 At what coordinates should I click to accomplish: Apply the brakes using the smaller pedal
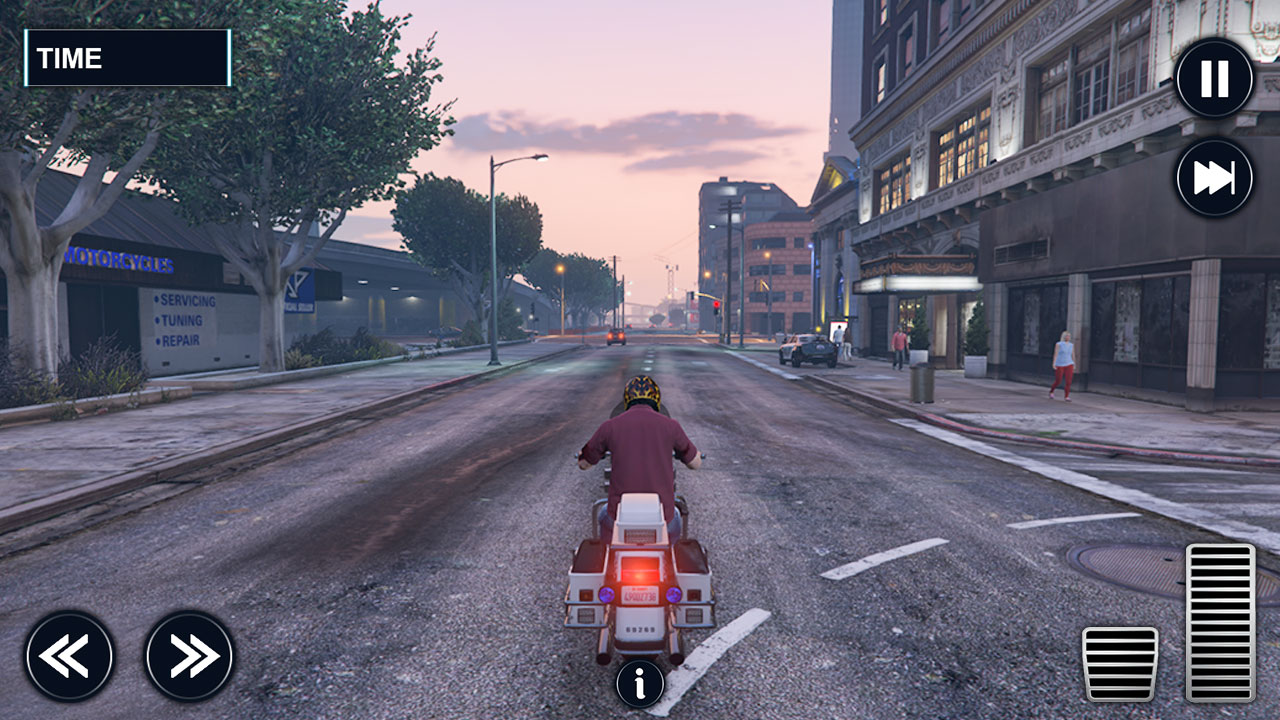1122,665
